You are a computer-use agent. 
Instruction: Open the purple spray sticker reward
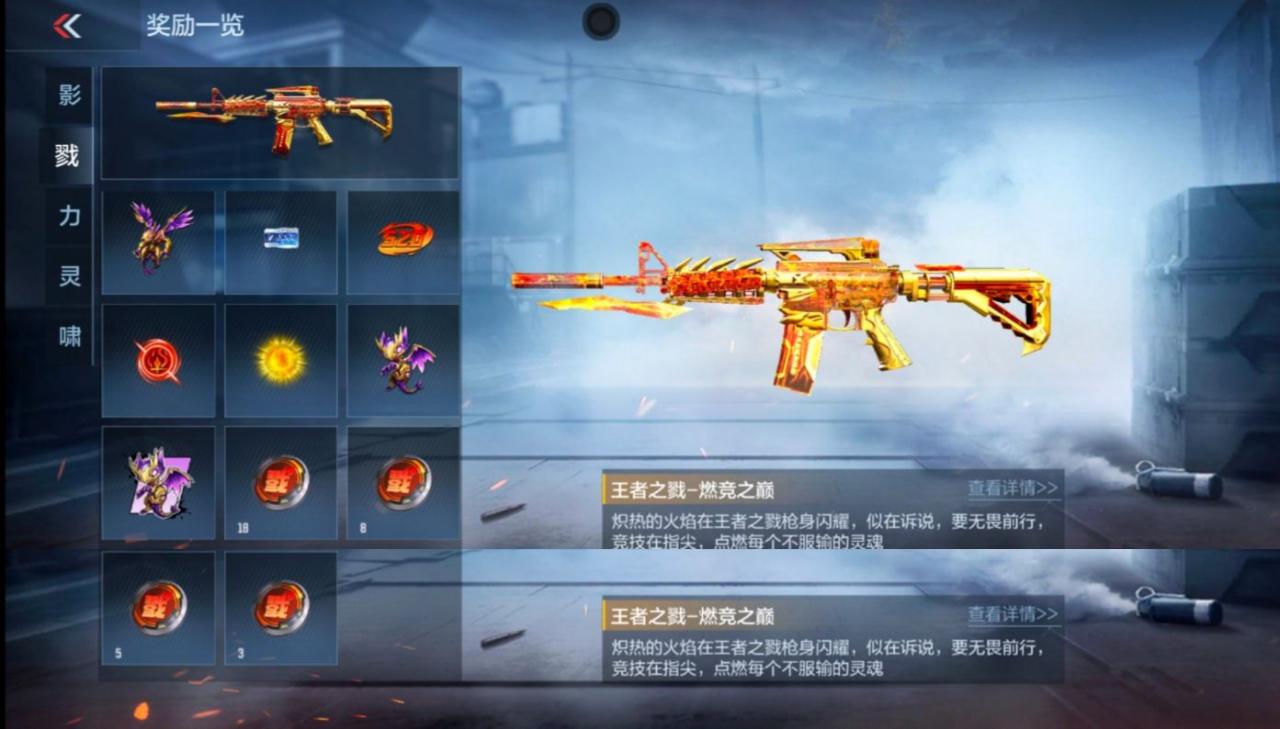[x=158, y=482]
